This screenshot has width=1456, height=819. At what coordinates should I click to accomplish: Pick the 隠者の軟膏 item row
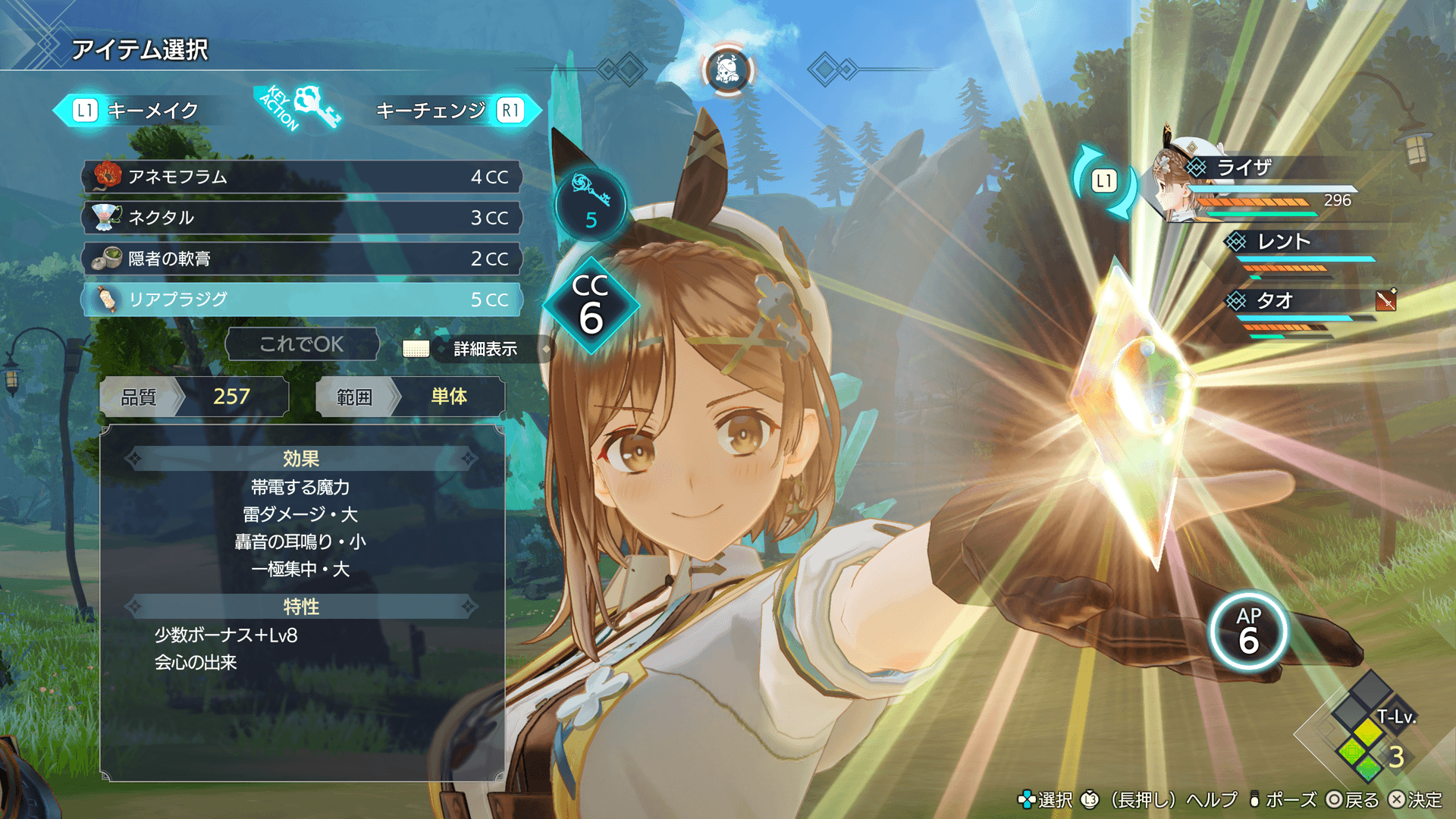coord(302,259)
